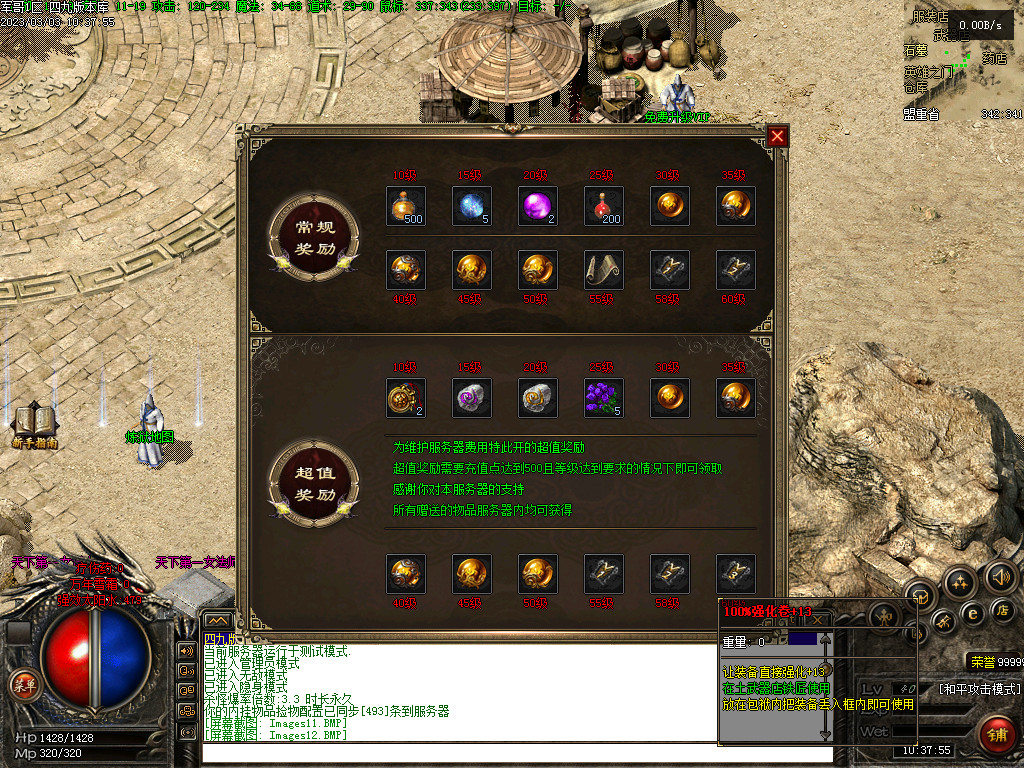
Task: Open the 店 store round button
Action: (x=1002, y=610)
